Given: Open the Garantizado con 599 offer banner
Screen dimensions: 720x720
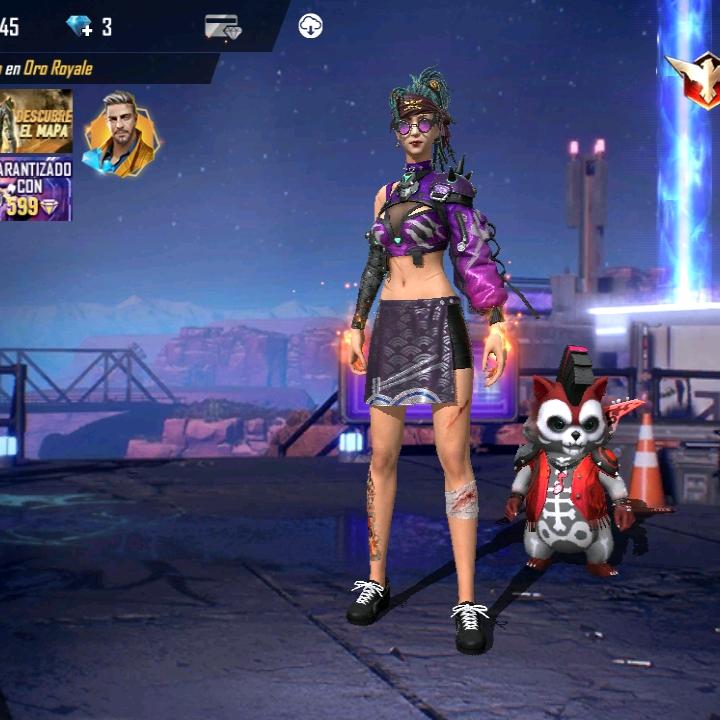Looking at the screenshot, I should (36, 189).
